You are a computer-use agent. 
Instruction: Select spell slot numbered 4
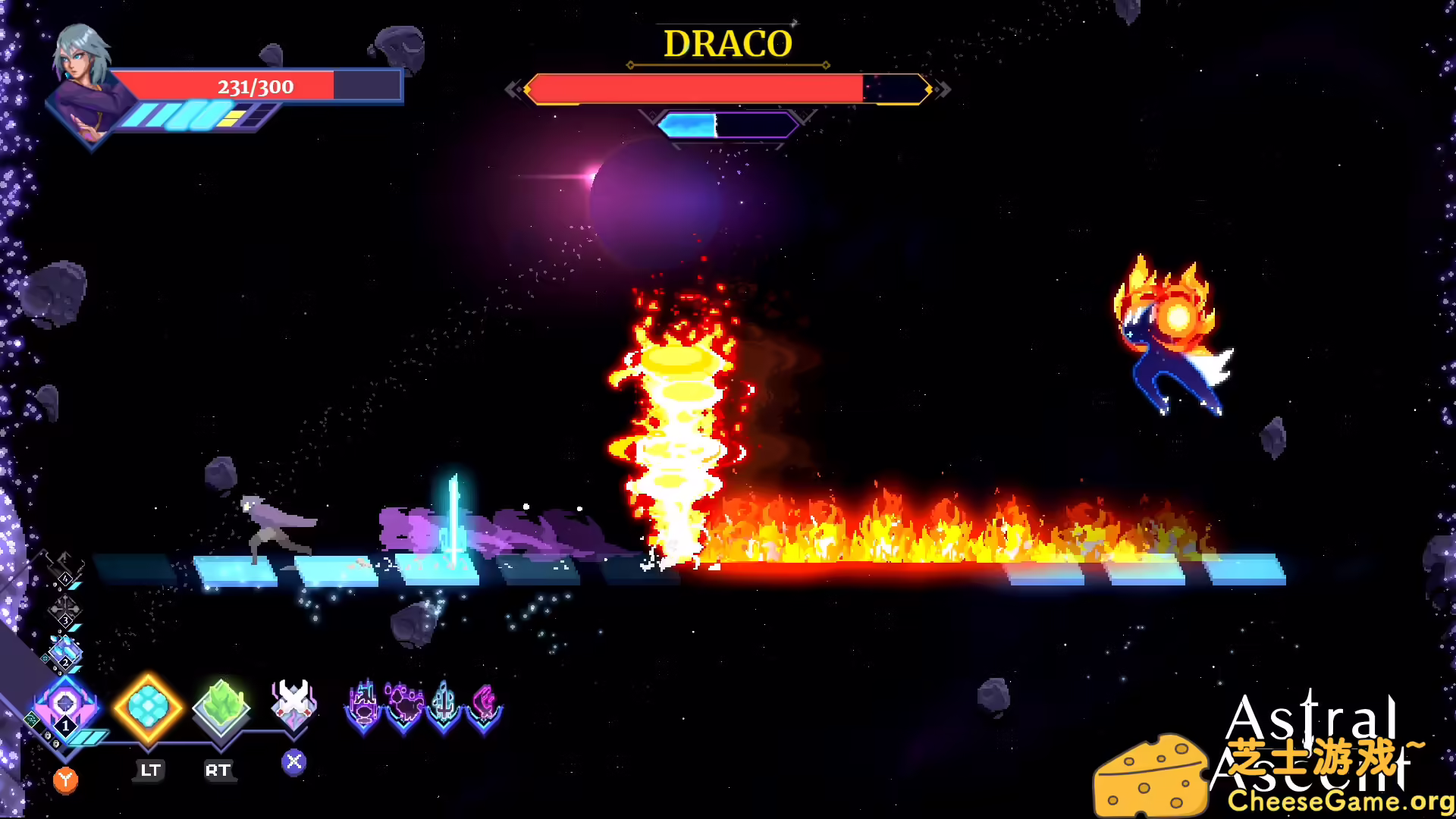65,578
